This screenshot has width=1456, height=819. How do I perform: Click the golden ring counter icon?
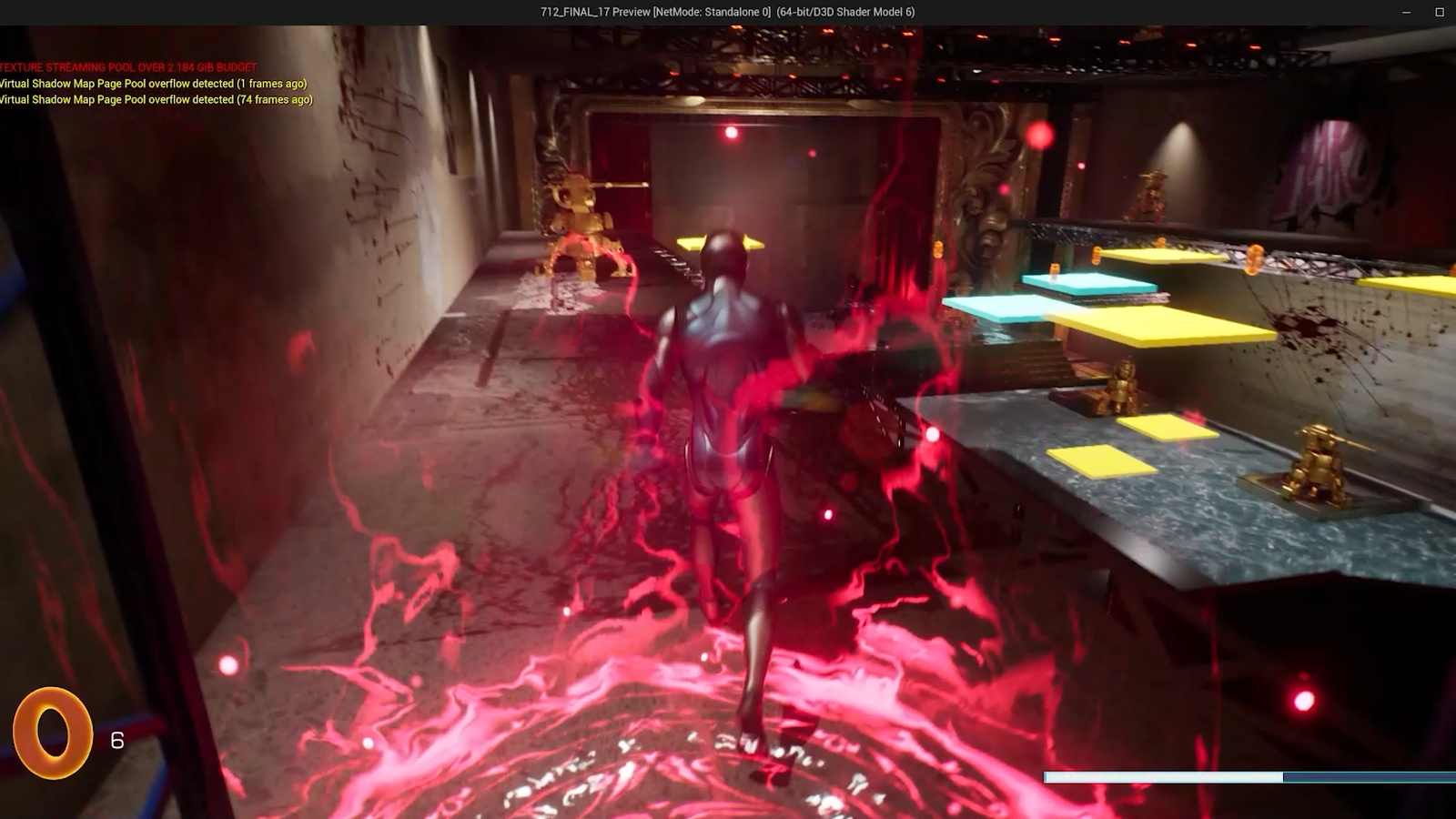tap(52, 733)
